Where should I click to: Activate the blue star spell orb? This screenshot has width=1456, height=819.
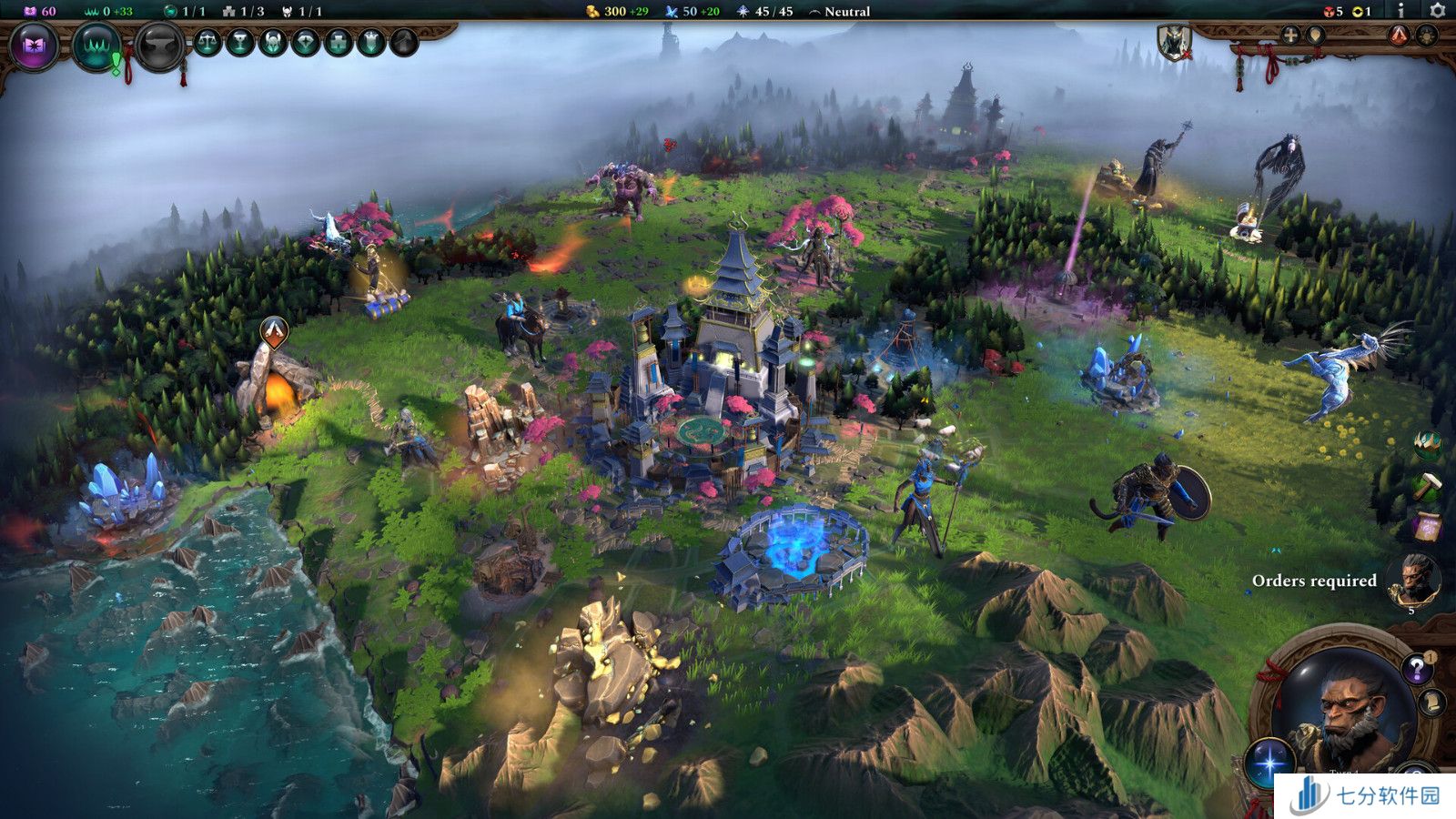[x=1269, y=761]
